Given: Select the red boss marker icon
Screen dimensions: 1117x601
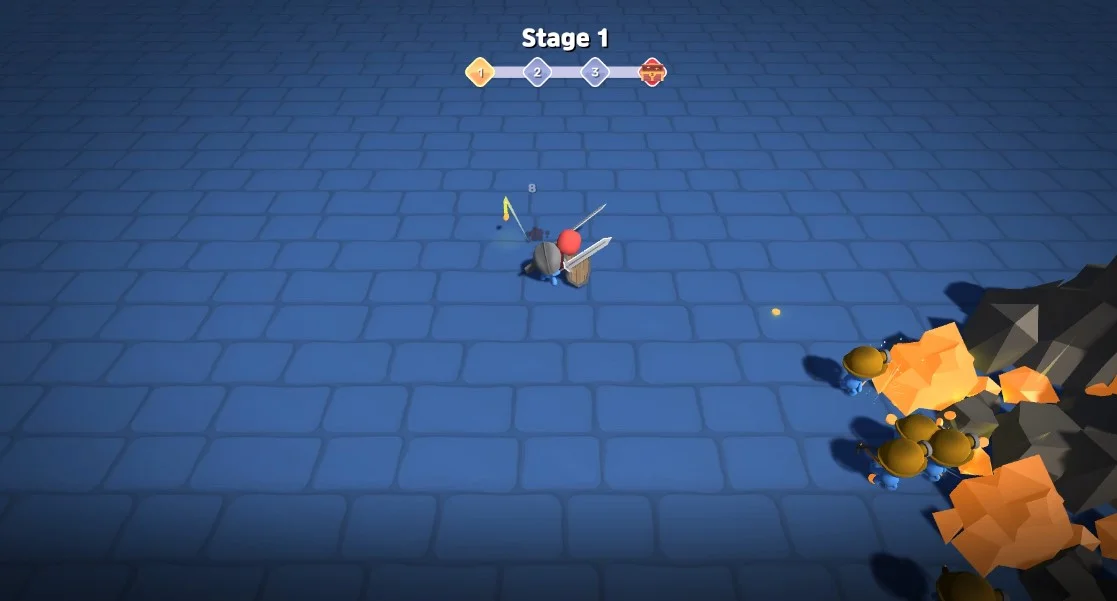Looking at the screenshot, I should click(x=652, y=72).
